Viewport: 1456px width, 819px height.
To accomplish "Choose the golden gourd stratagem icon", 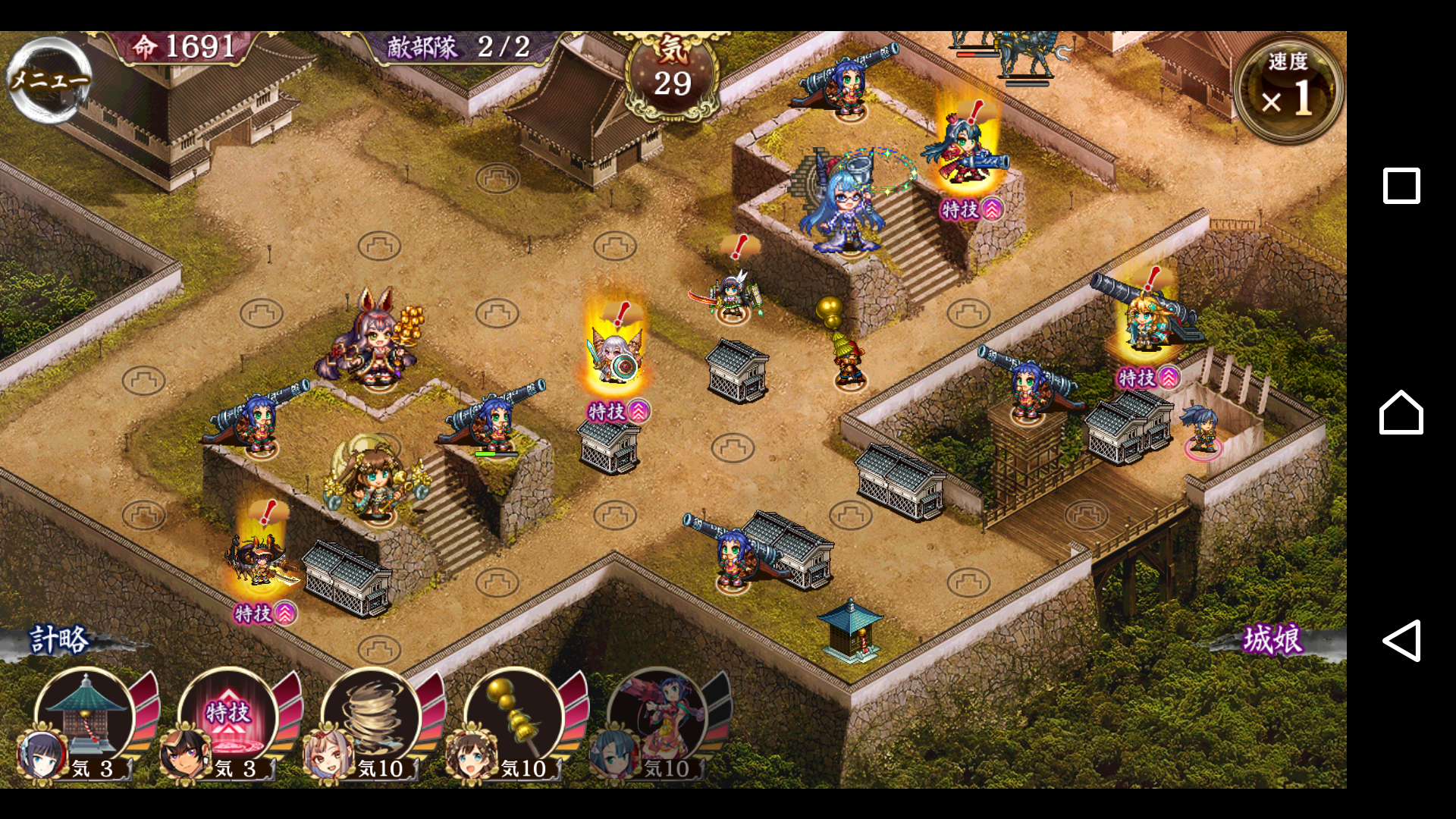I will 513,717.
